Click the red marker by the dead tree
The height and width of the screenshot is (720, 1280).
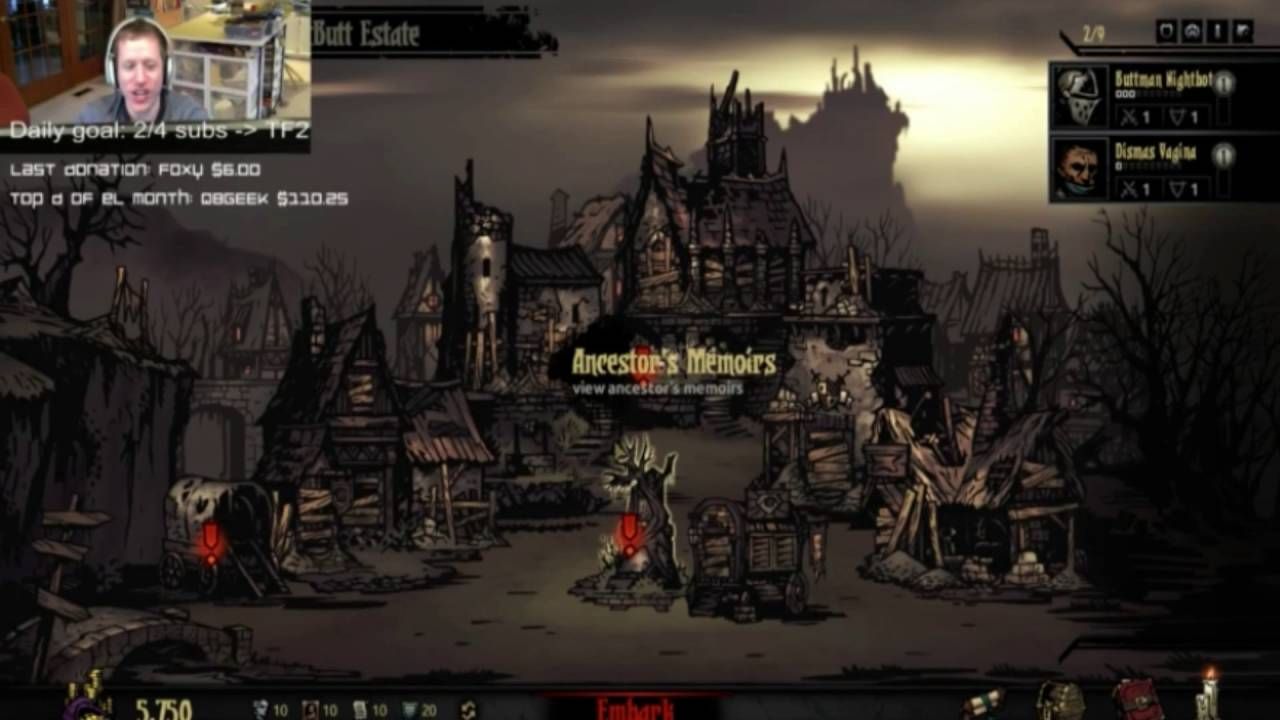[628, 533]
